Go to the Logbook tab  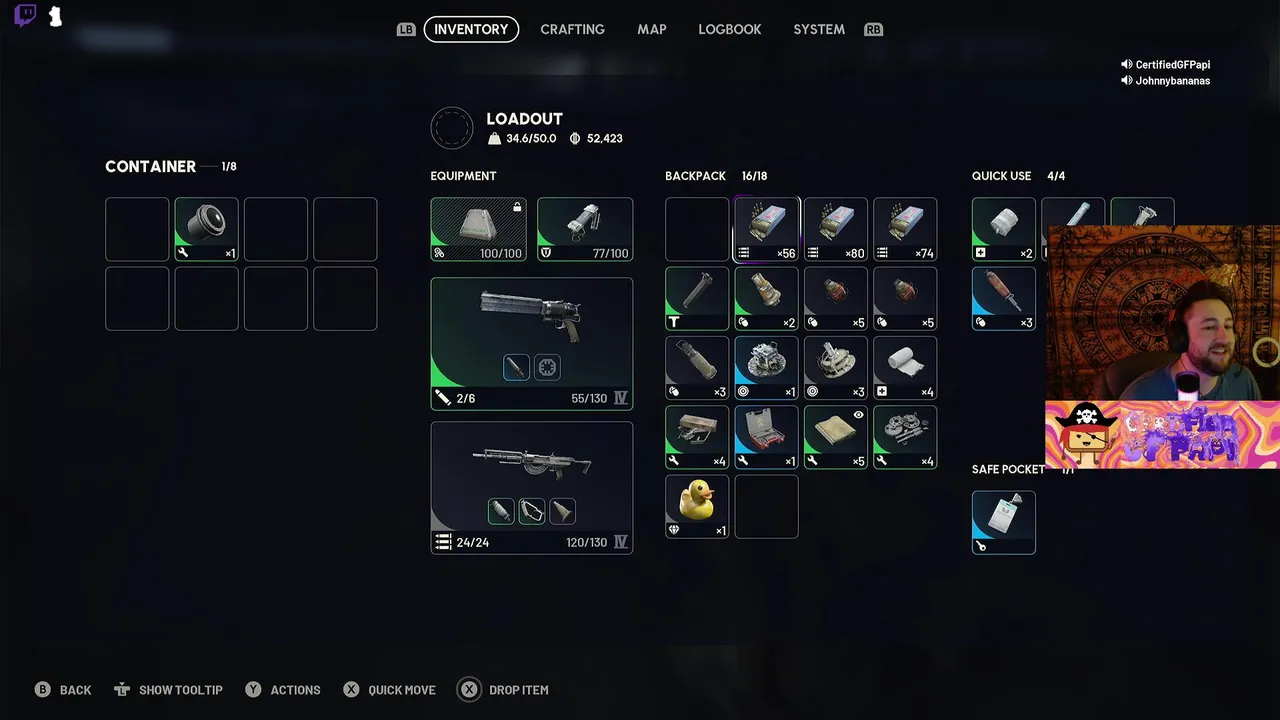click(729, 29)
